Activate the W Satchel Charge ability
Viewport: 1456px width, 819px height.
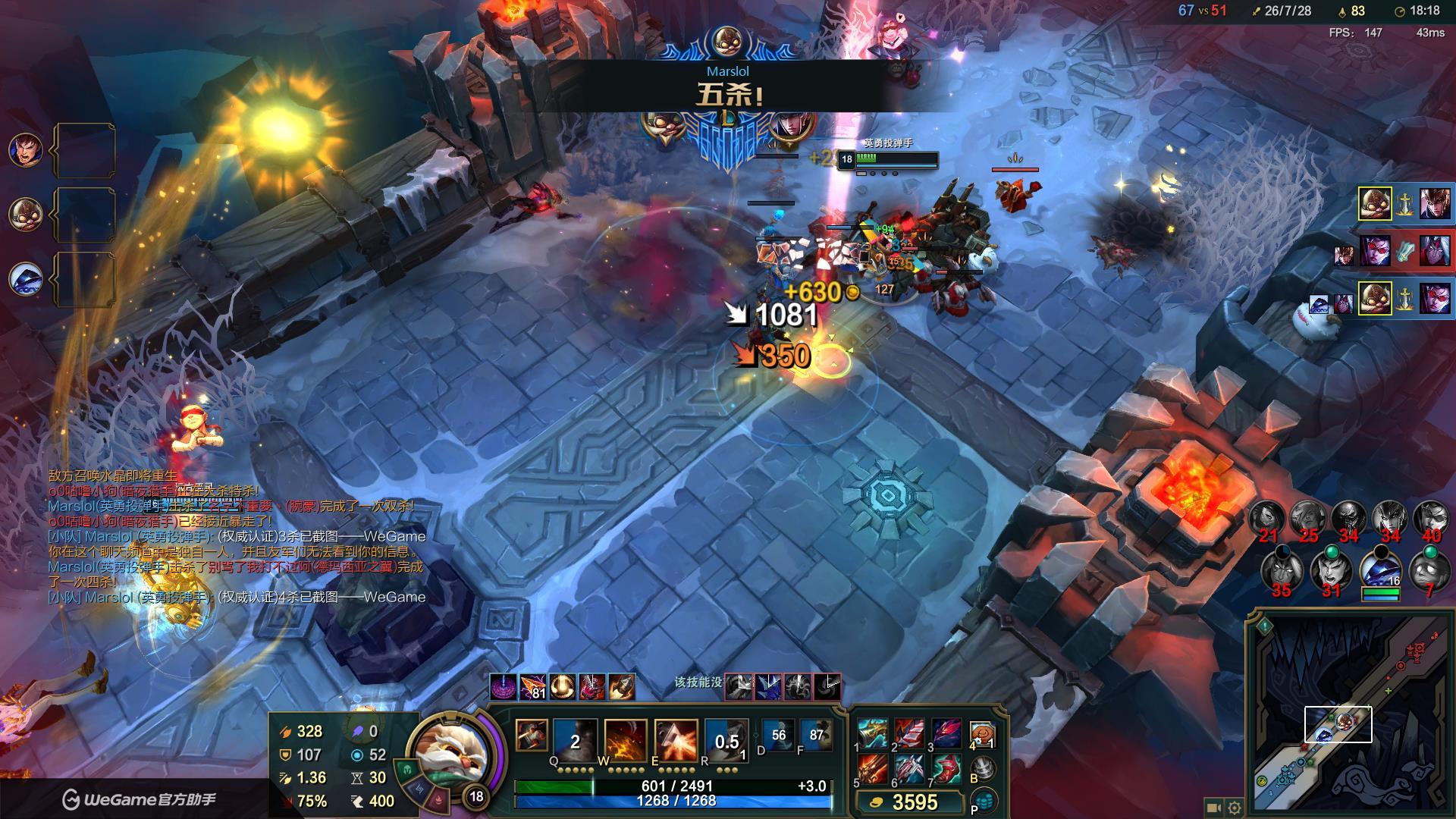click(626, 739)
